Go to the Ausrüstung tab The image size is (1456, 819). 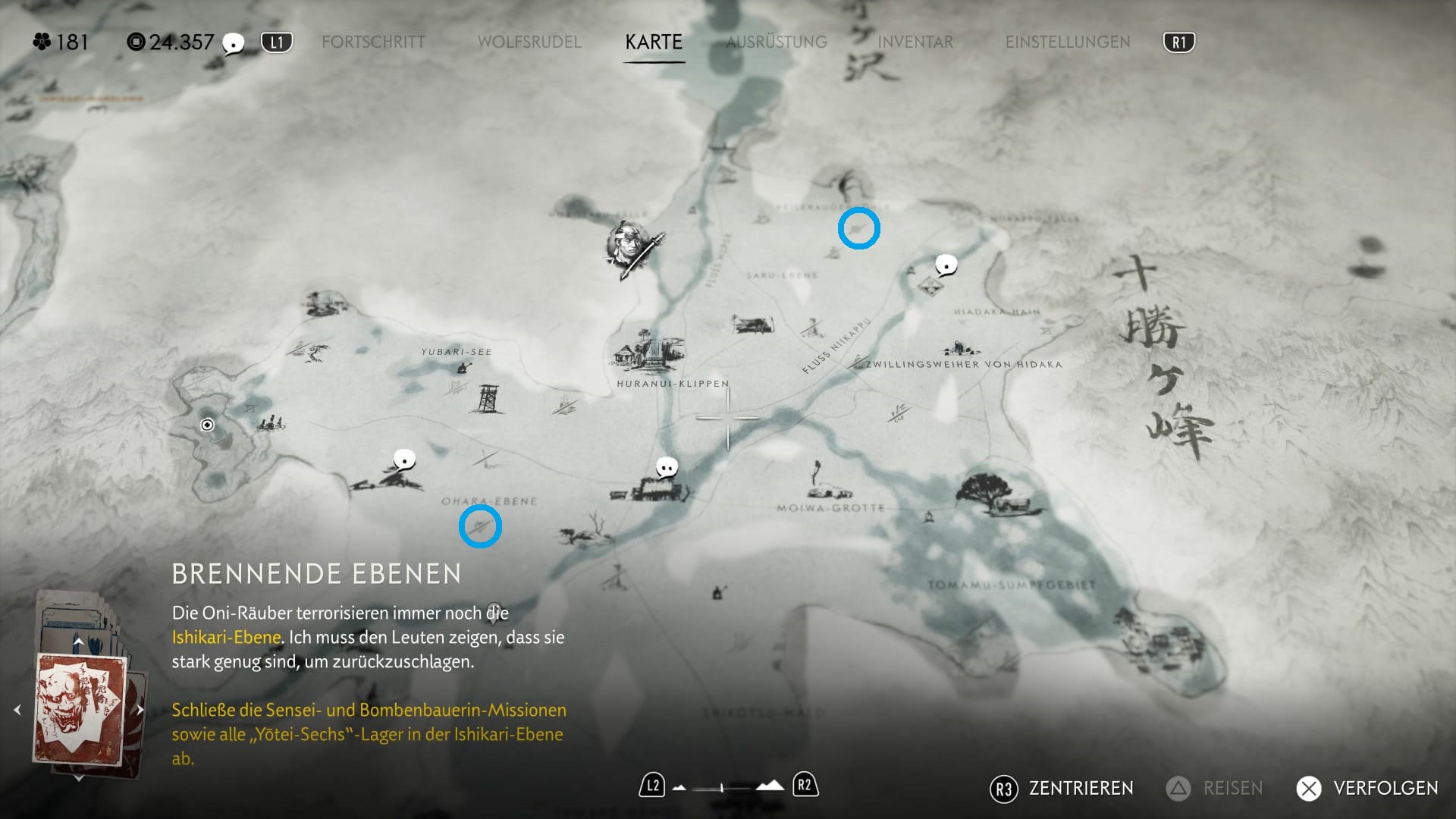[777, 42]
